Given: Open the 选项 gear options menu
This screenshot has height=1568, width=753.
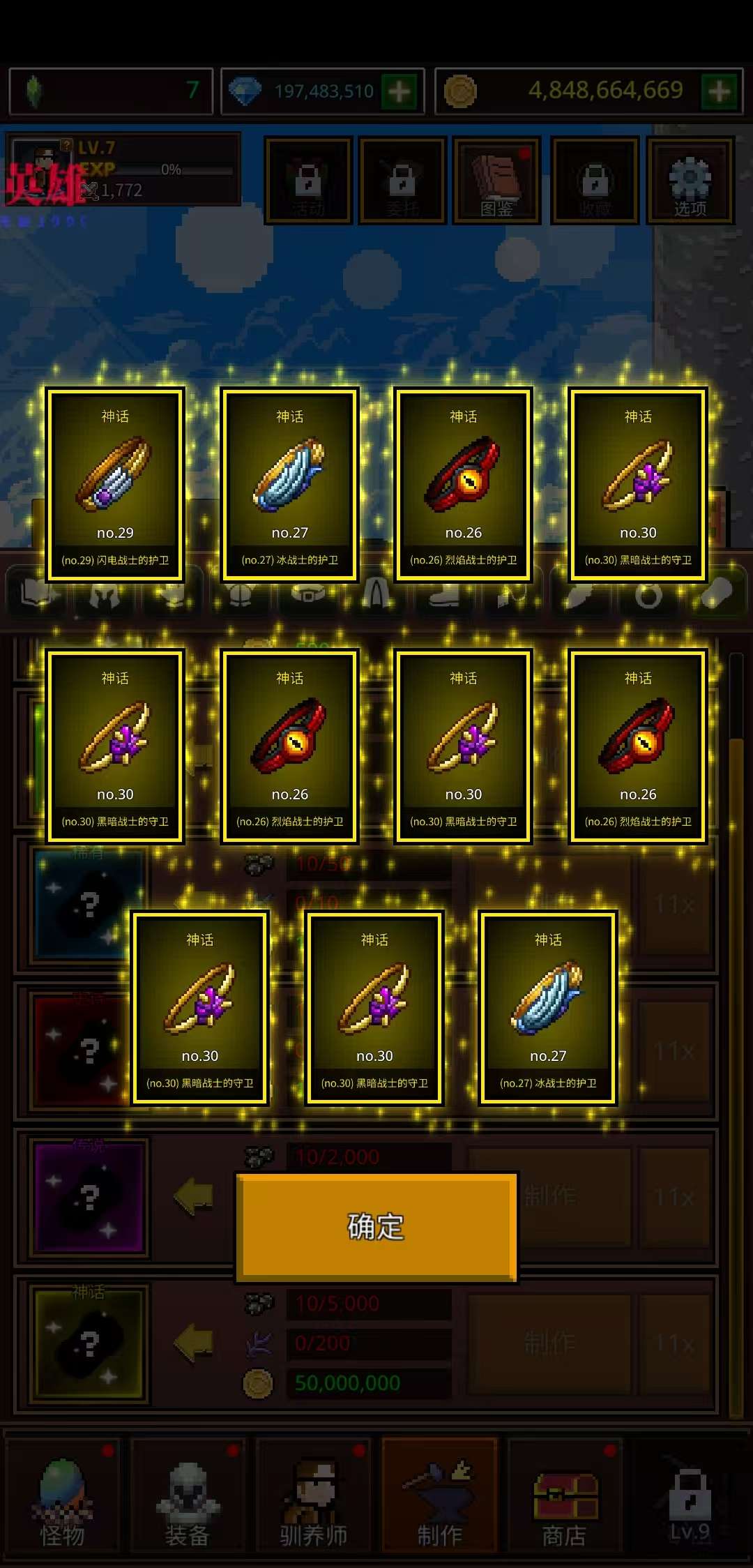Looking at the screenshot, I should coord(690,181).
